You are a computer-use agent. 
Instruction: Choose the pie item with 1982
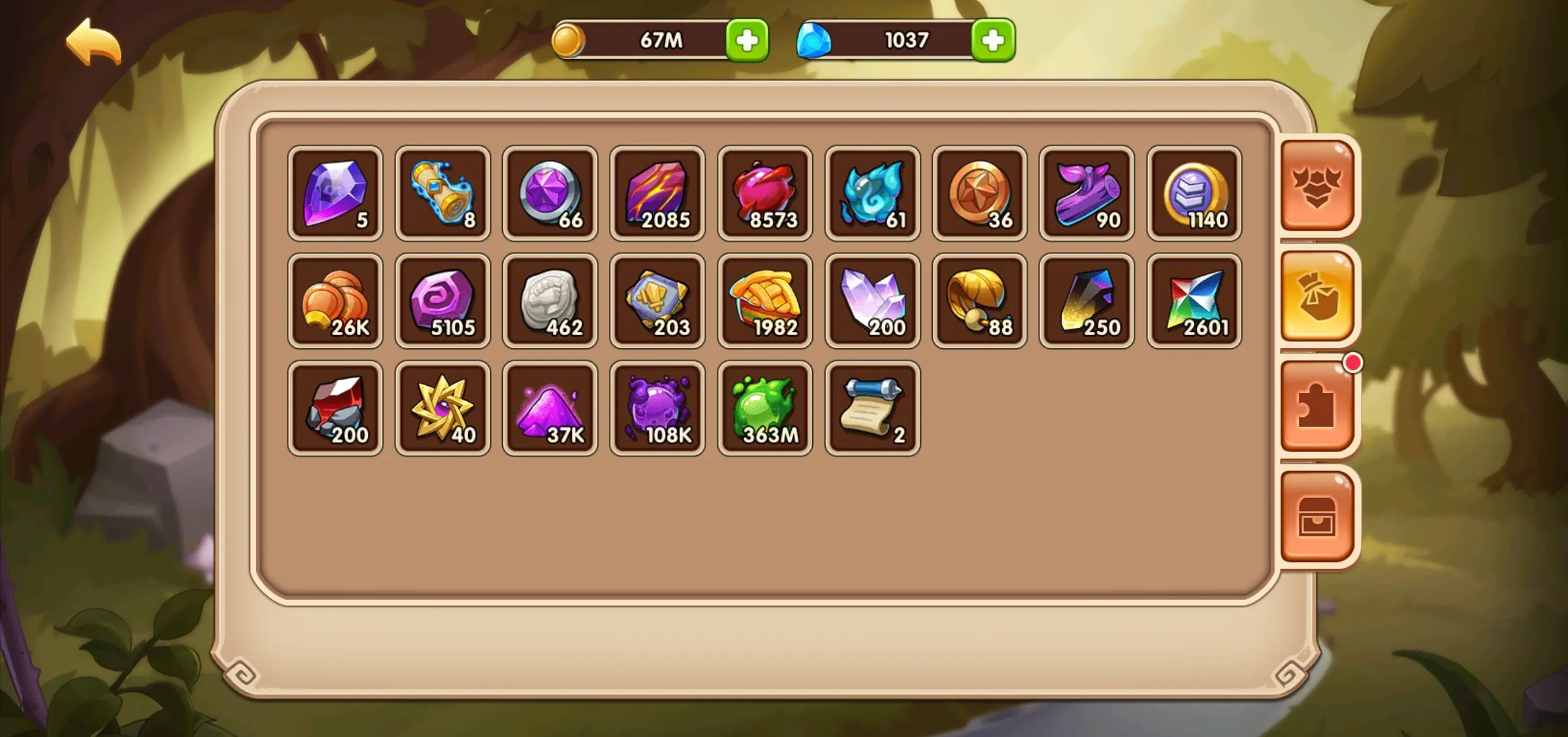(765, 301)
